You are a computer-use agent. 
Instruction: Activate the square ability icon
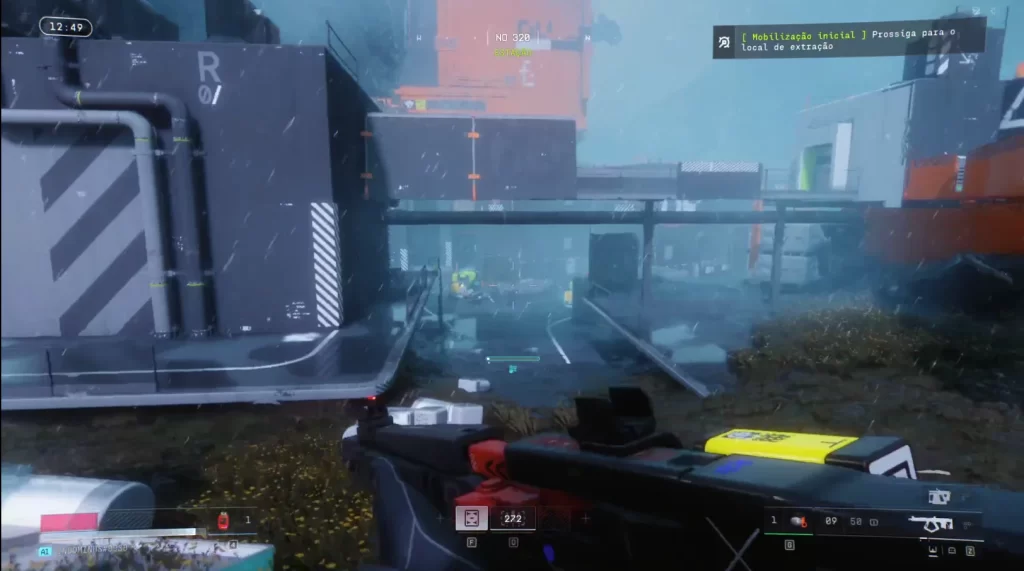click(x=469, y=517)
